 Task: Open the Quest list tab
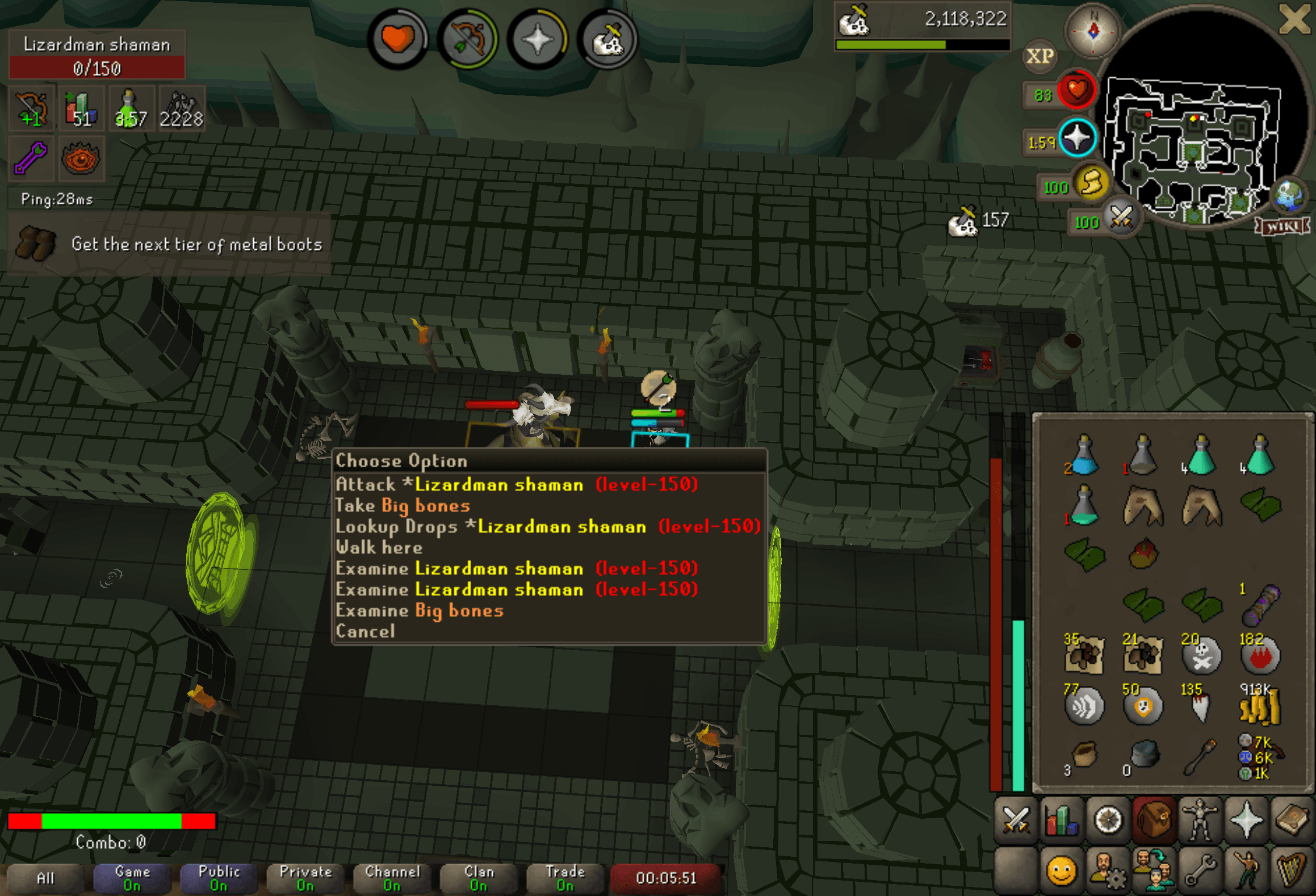(x=1109, y=819)
